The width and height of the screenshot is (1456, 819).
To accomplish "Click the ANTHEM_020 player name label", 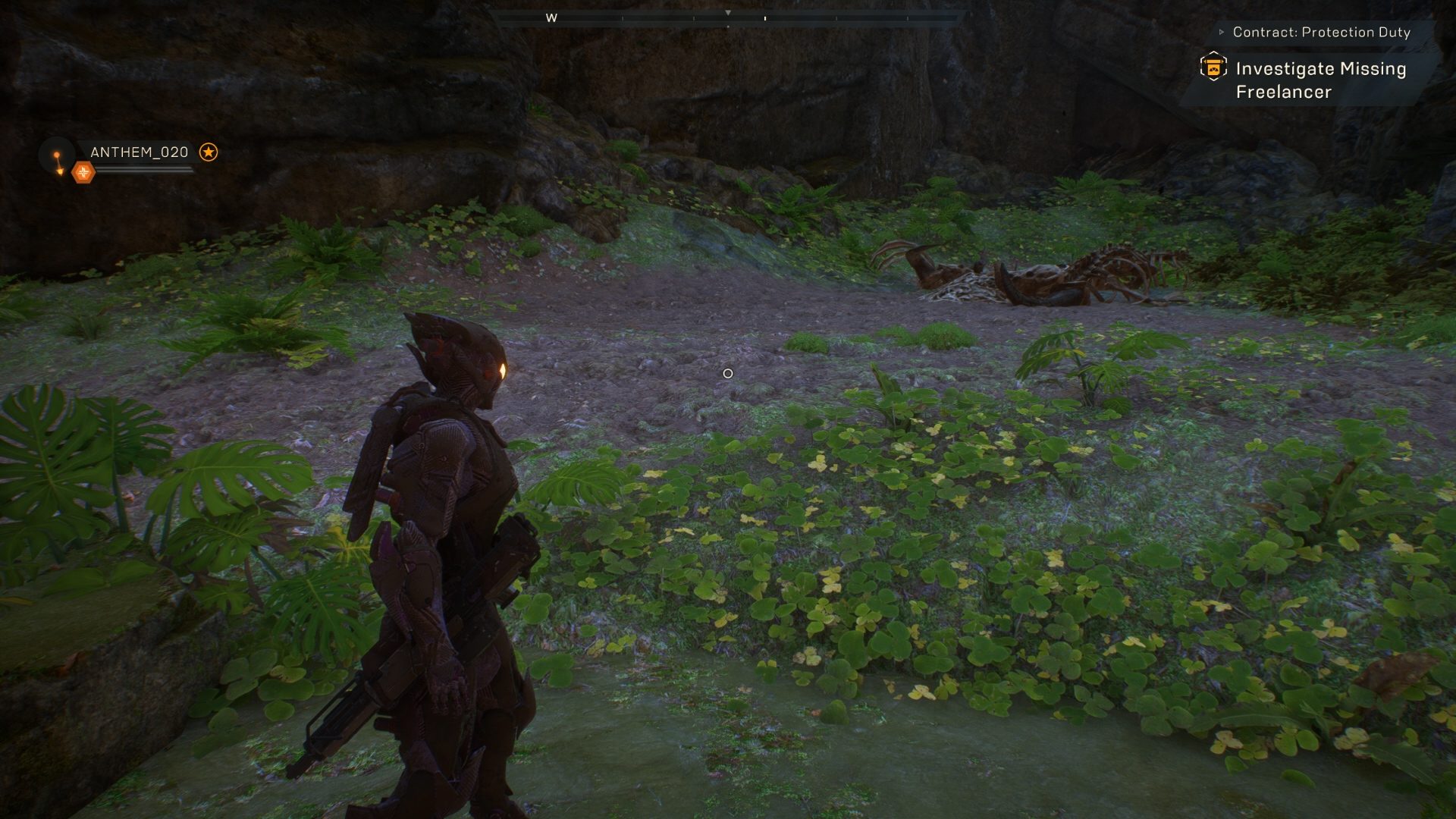I will (139, 152).
